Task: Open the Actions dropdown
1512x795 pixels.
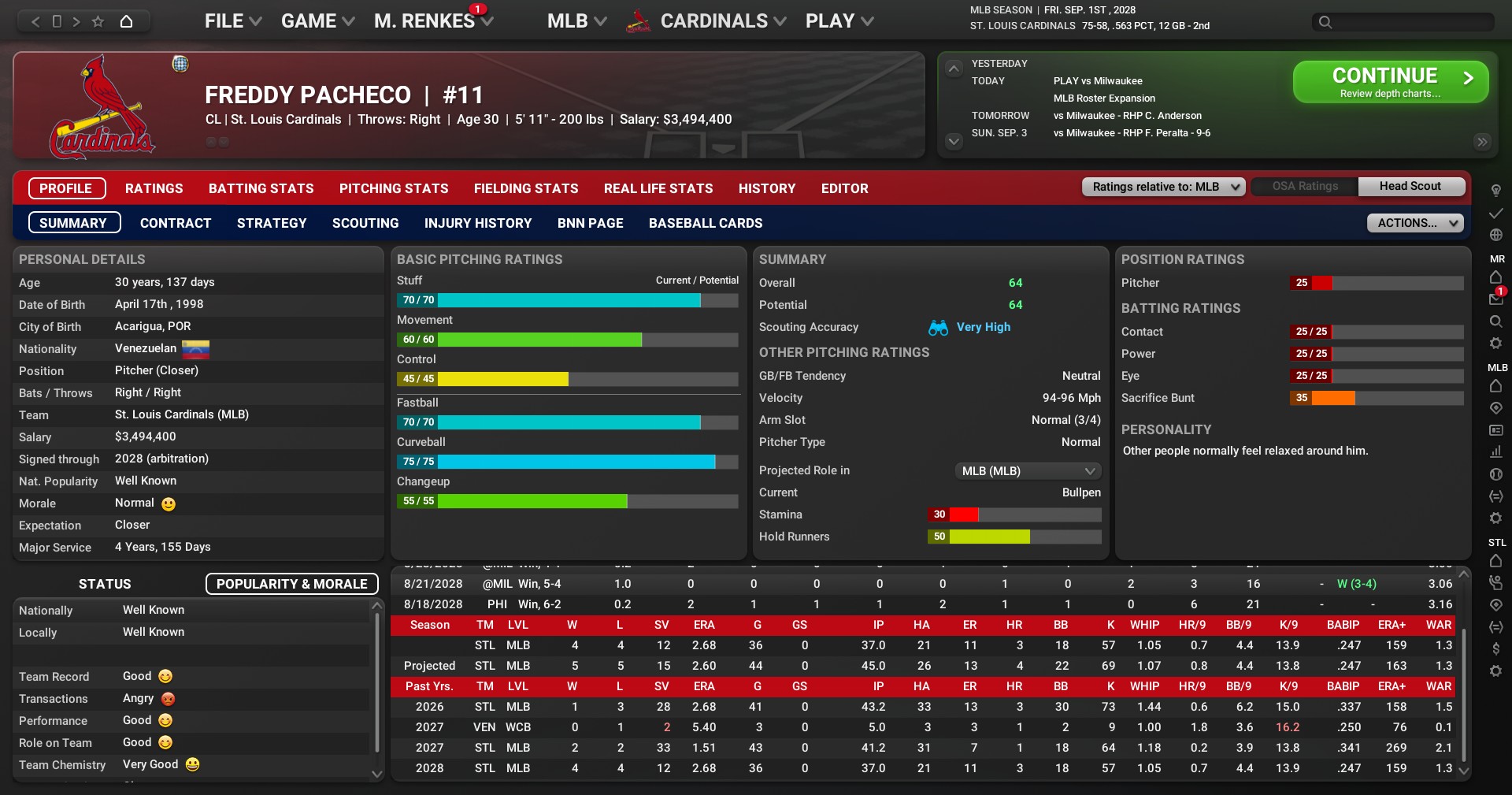Action: click(x=1414, y=223)
